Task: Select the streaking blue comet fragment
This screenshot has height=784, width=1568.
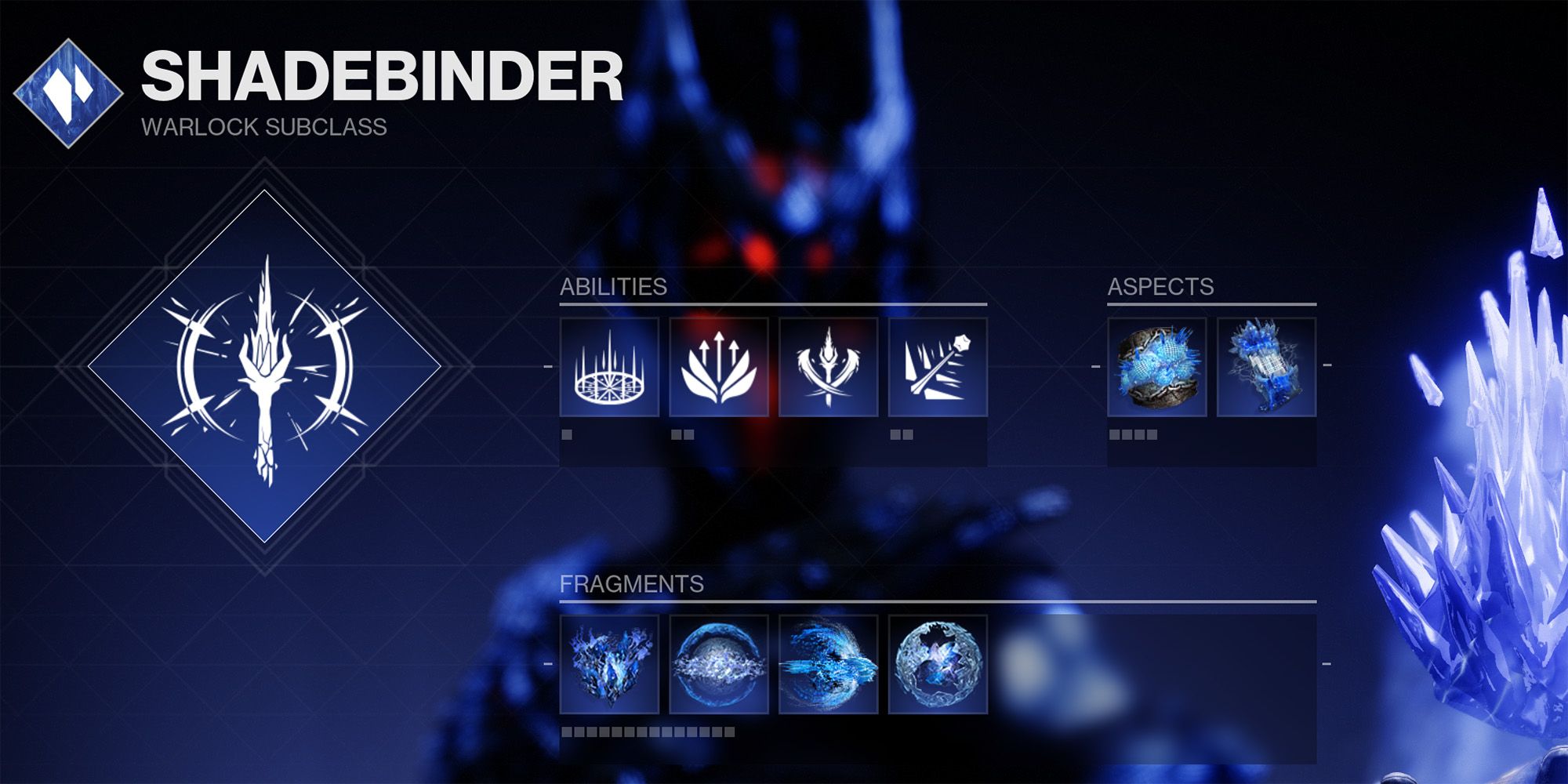Action: (x=828, y=664)
